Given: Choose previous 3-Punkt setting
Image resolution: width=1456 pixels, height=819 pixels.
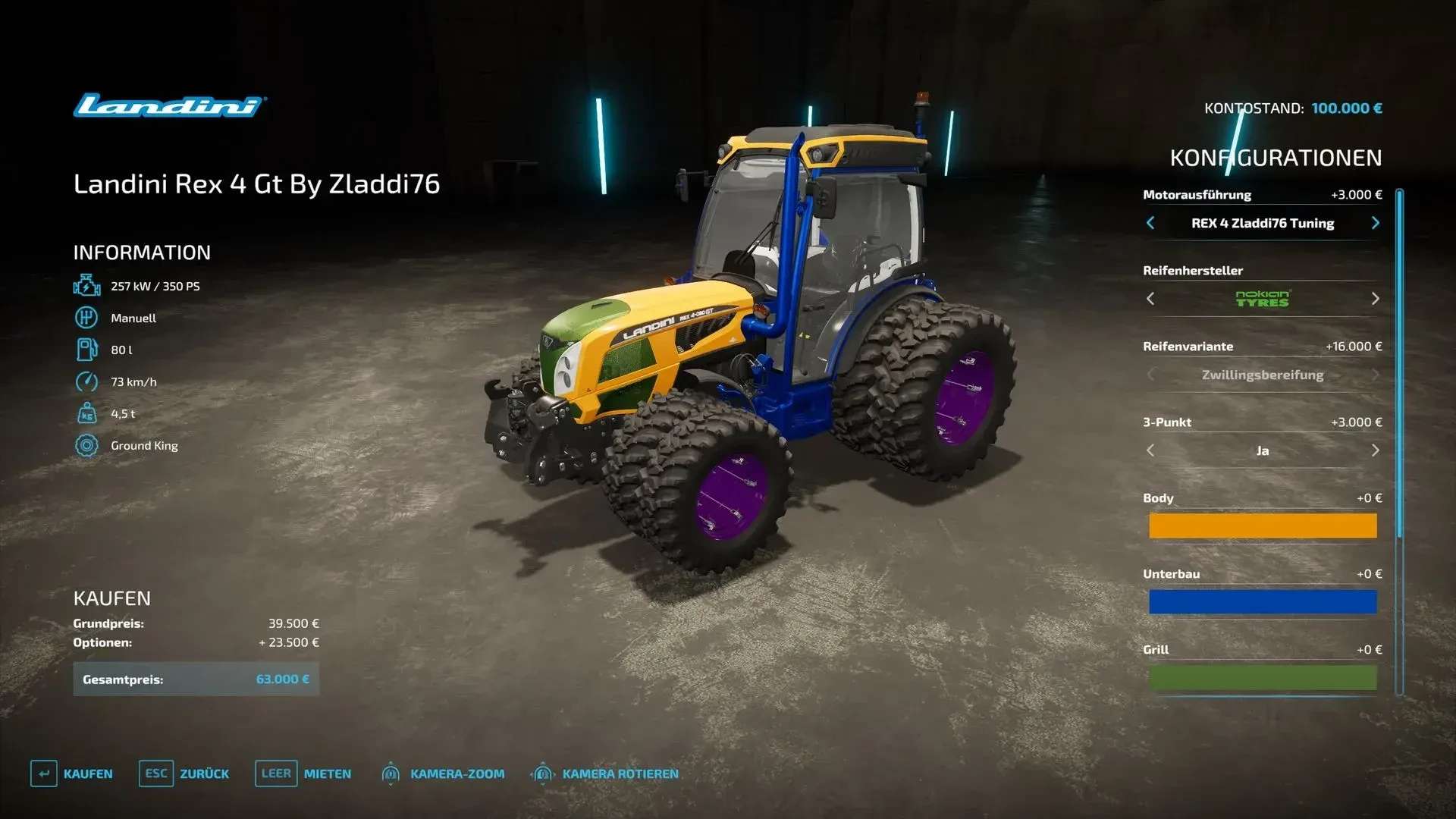Looking at the screenshot, I should tap(1150, 450).
